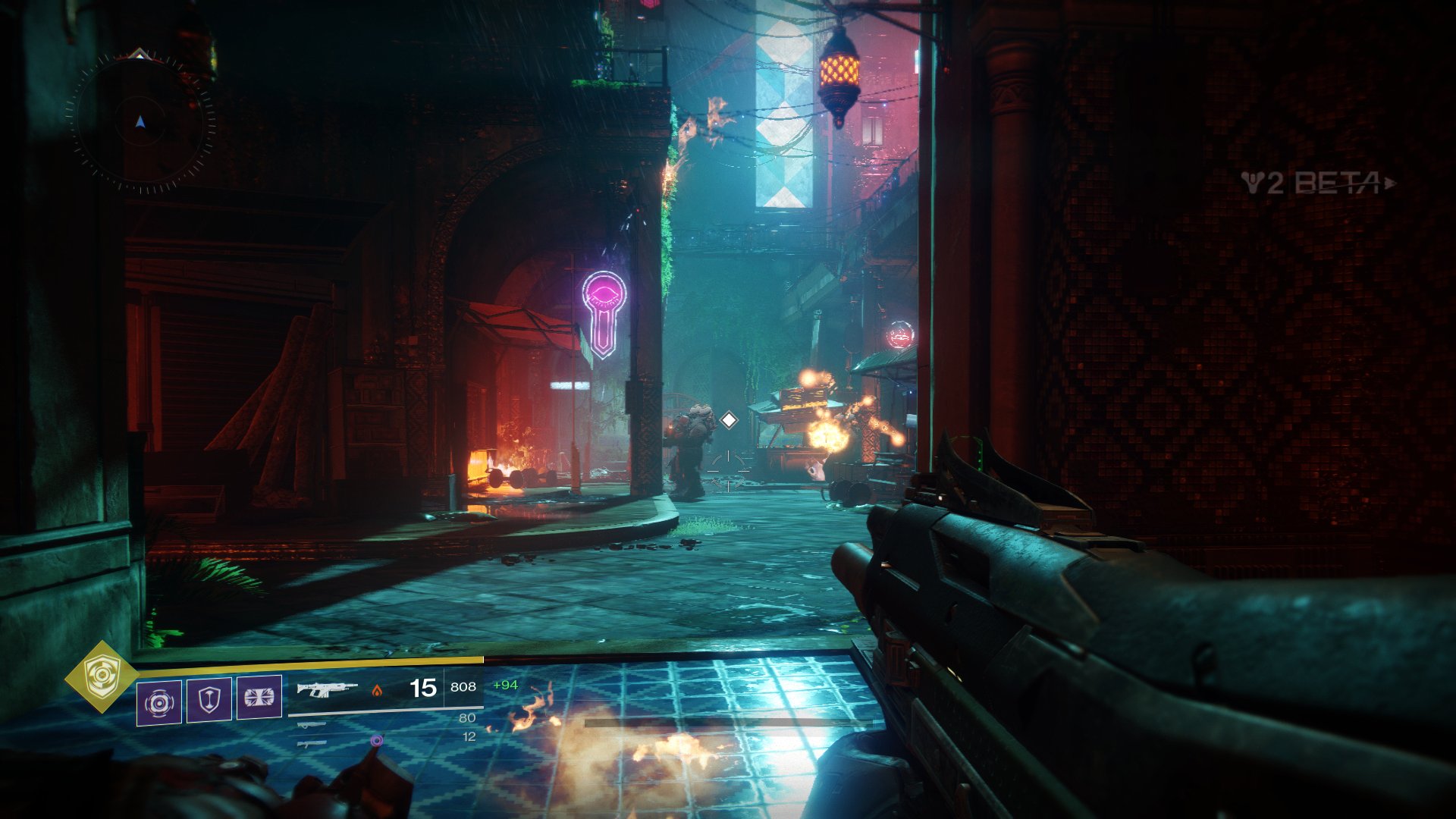Trigger the melee ability icon with burst cross
Viewport: 1456px width, 819px height.
coord(259,697)
